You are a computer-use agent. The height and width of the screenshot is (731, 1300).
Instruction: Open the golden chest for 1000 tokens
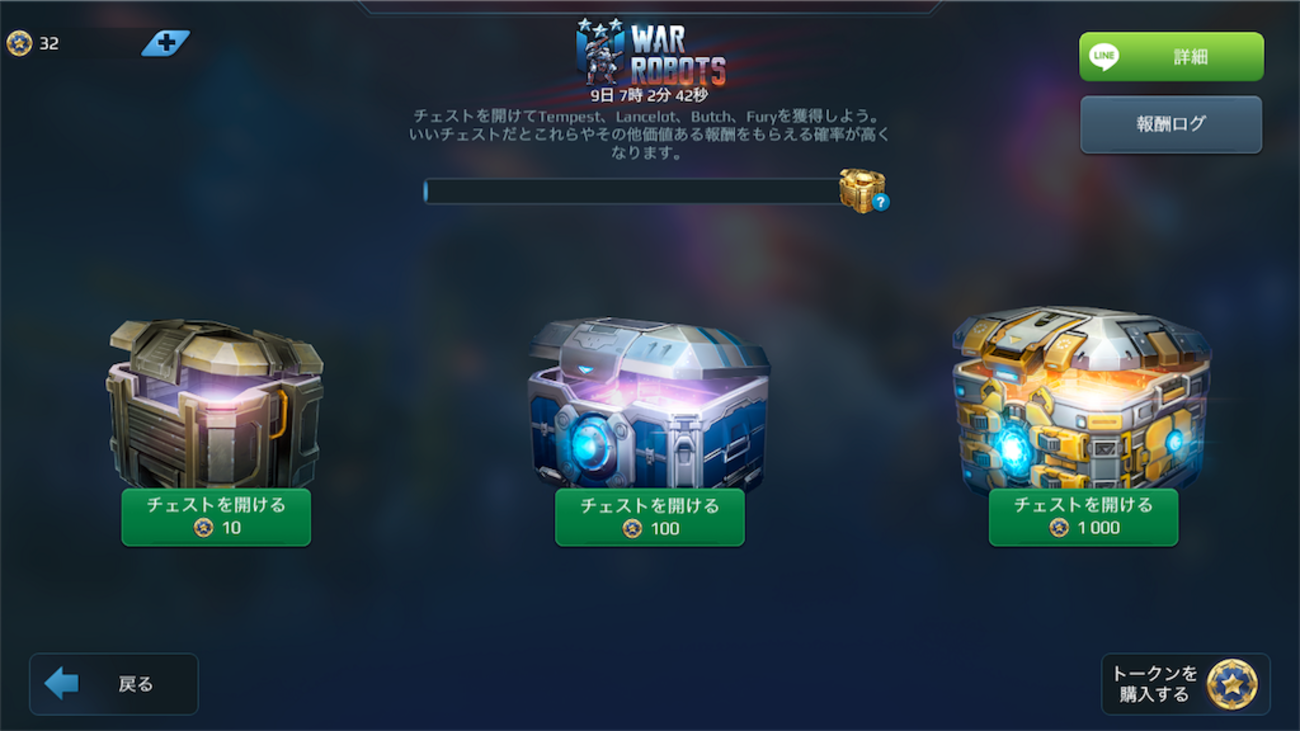pyautogui.click(x=1083, y=517)
